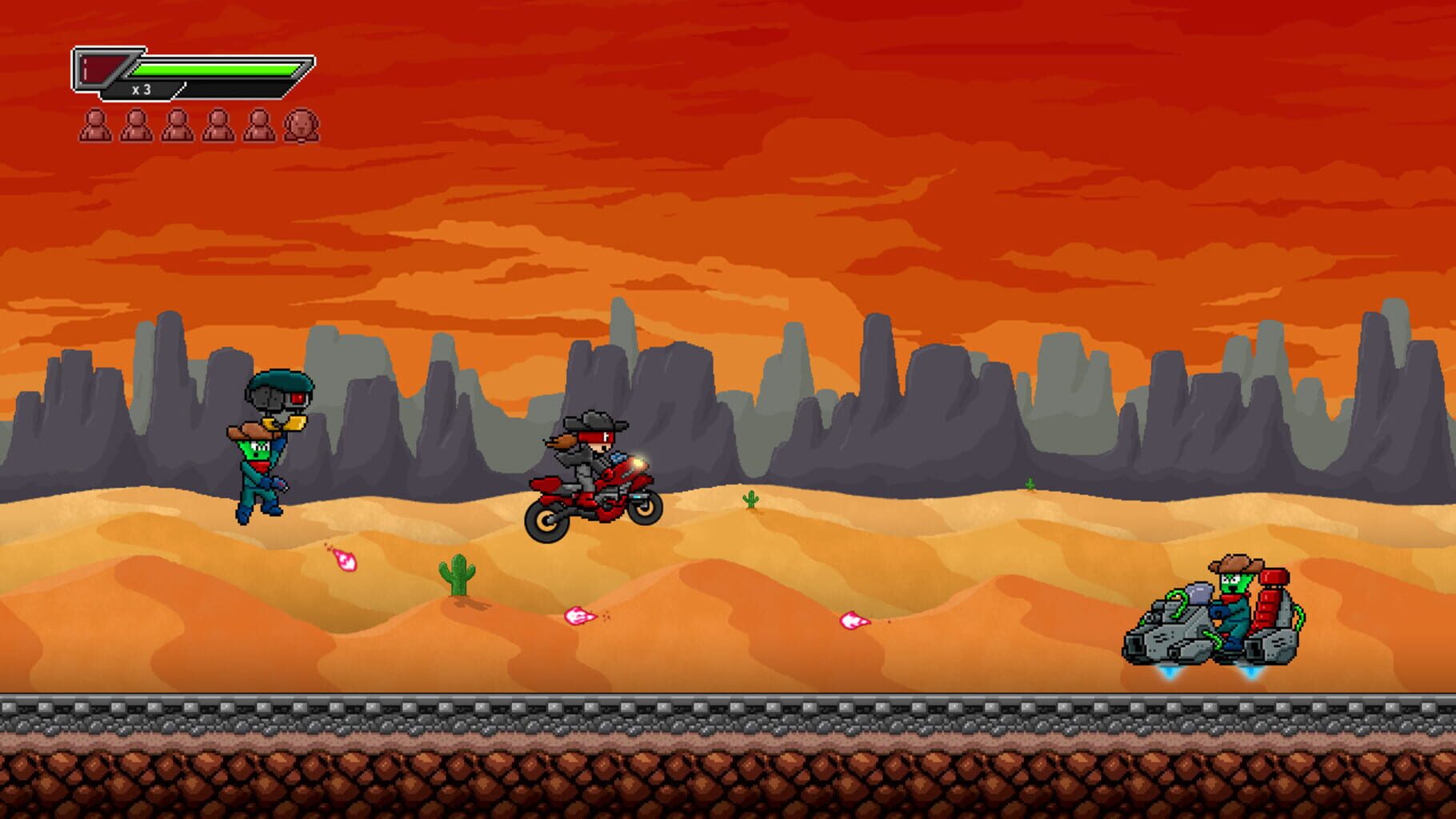
Task: Open the character portrait selector row
Action: pyautogui.click(x=200, y=124)
